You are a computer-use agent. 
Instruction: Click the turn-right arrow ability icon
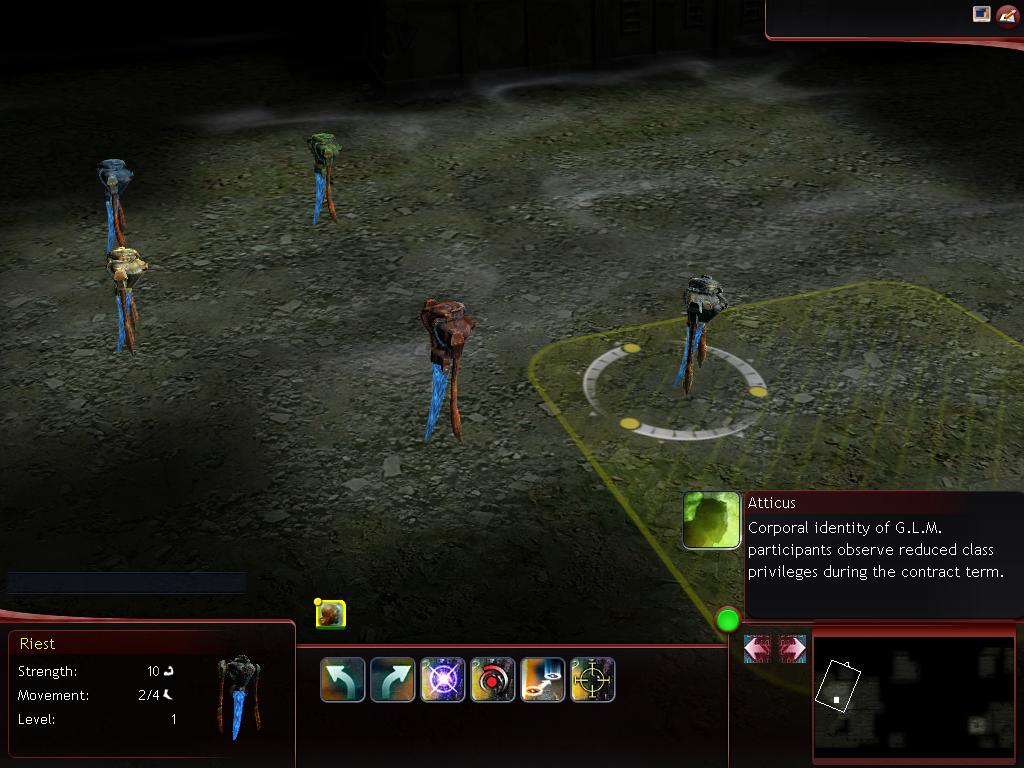(x=392, y=680)
